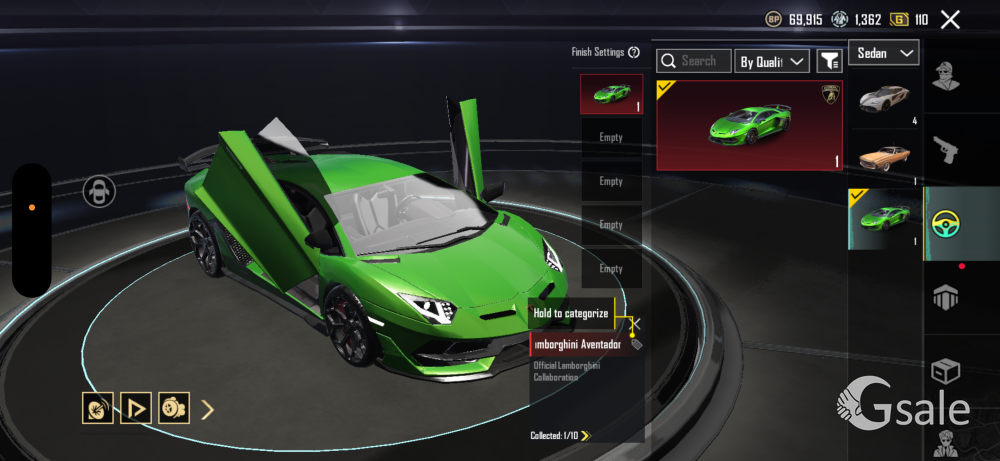The width and height of the screenshot is (1000, 461).
Task: Open the By Quality sort dropdown
Action: [771, 61]
